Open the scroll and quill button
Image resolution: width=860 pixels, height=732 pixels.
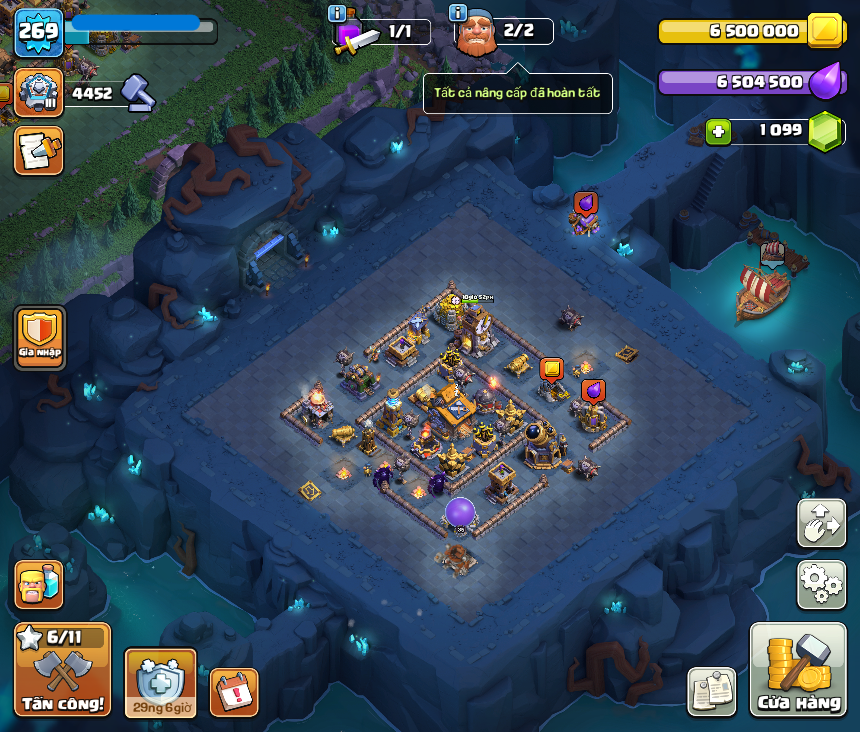[39, 150]
